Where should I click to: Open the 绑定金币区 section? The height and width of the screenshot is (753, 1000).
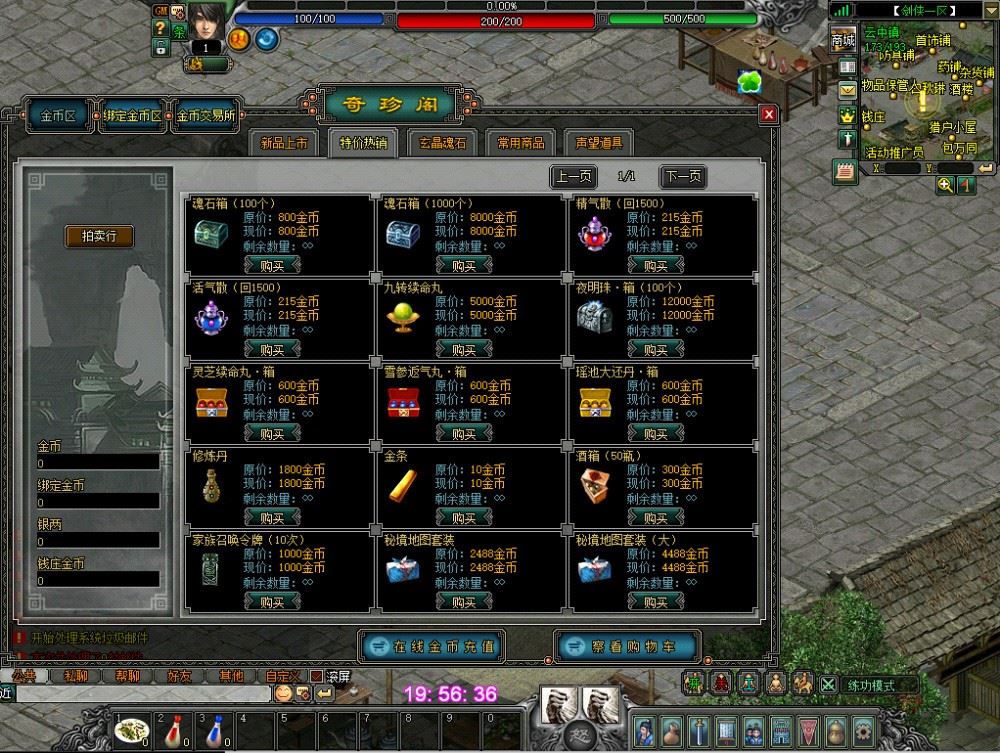(x=133, y=115)
